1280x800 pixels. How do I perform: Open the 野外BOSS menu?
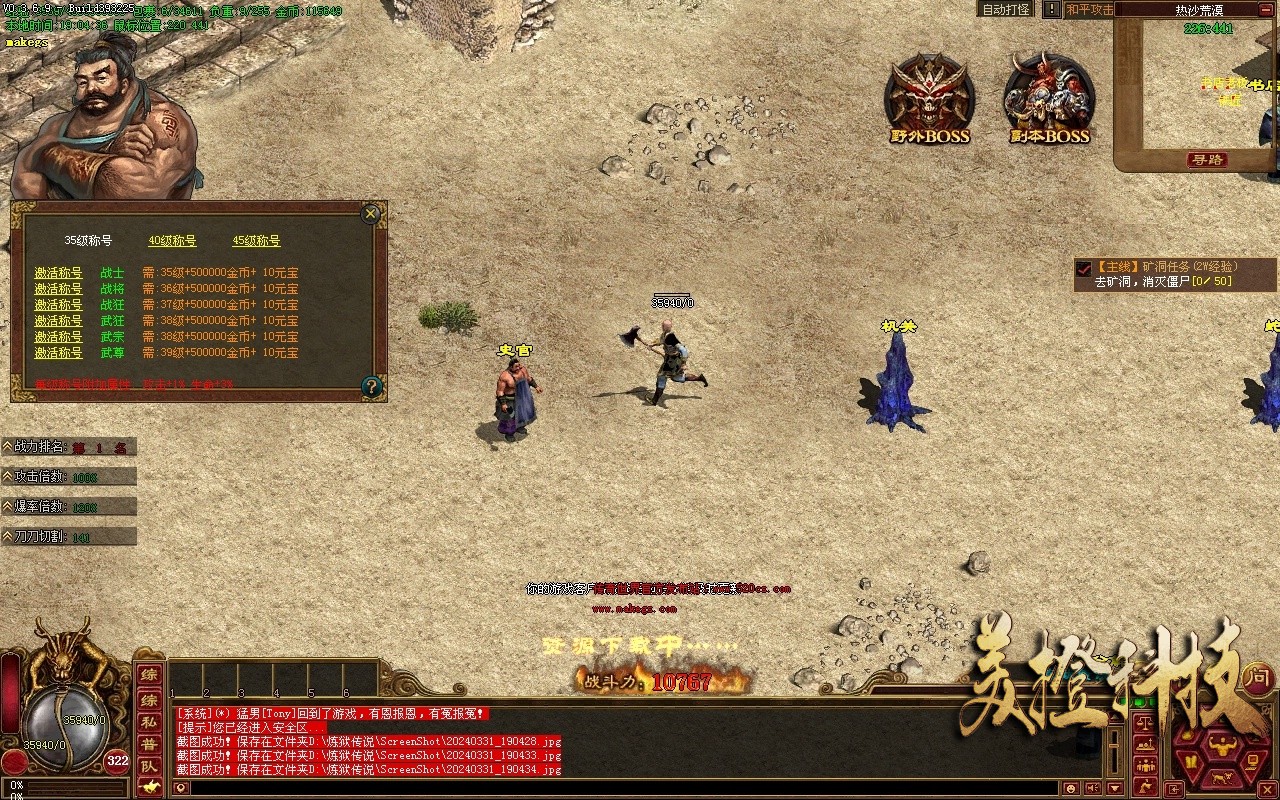930,100
